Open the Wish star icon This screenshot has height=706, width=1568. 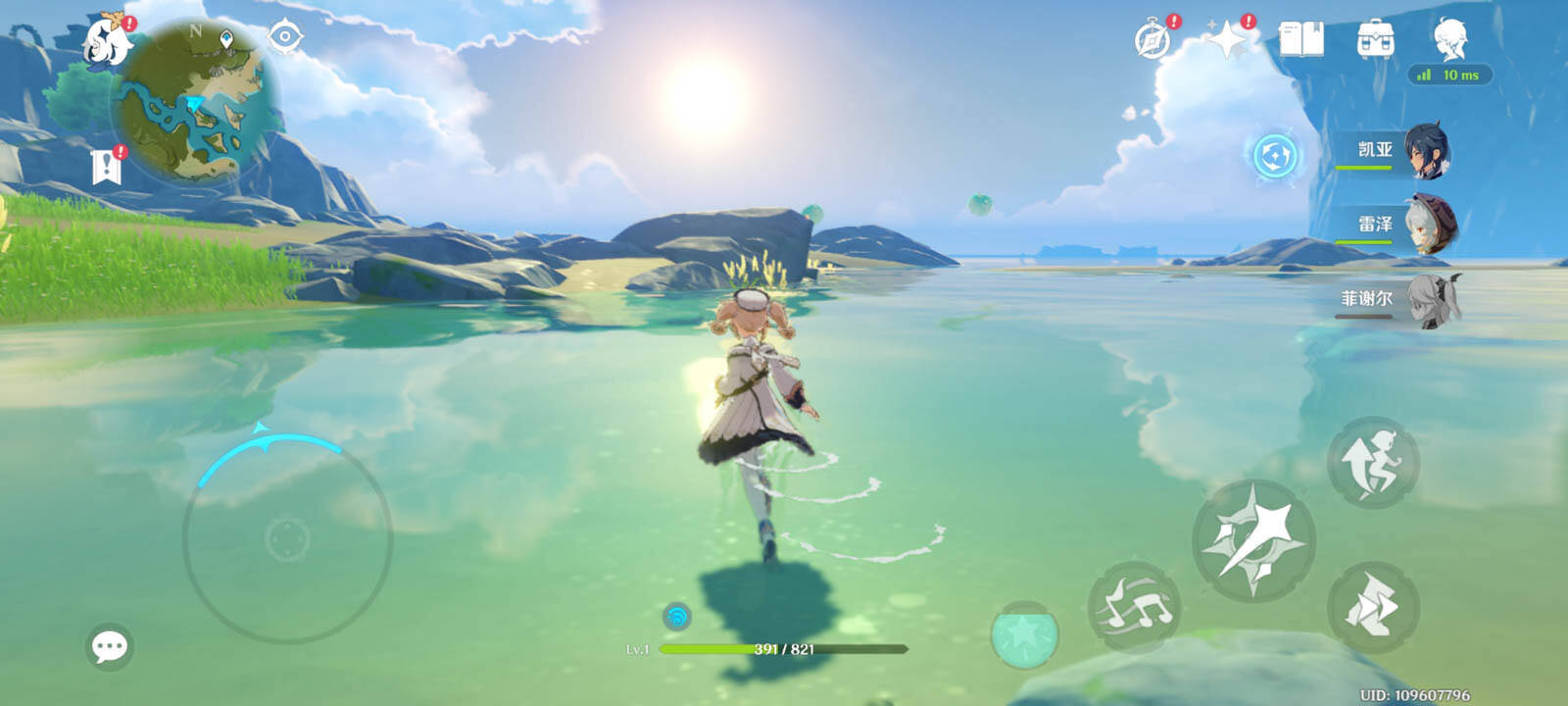pos(1226,40)
